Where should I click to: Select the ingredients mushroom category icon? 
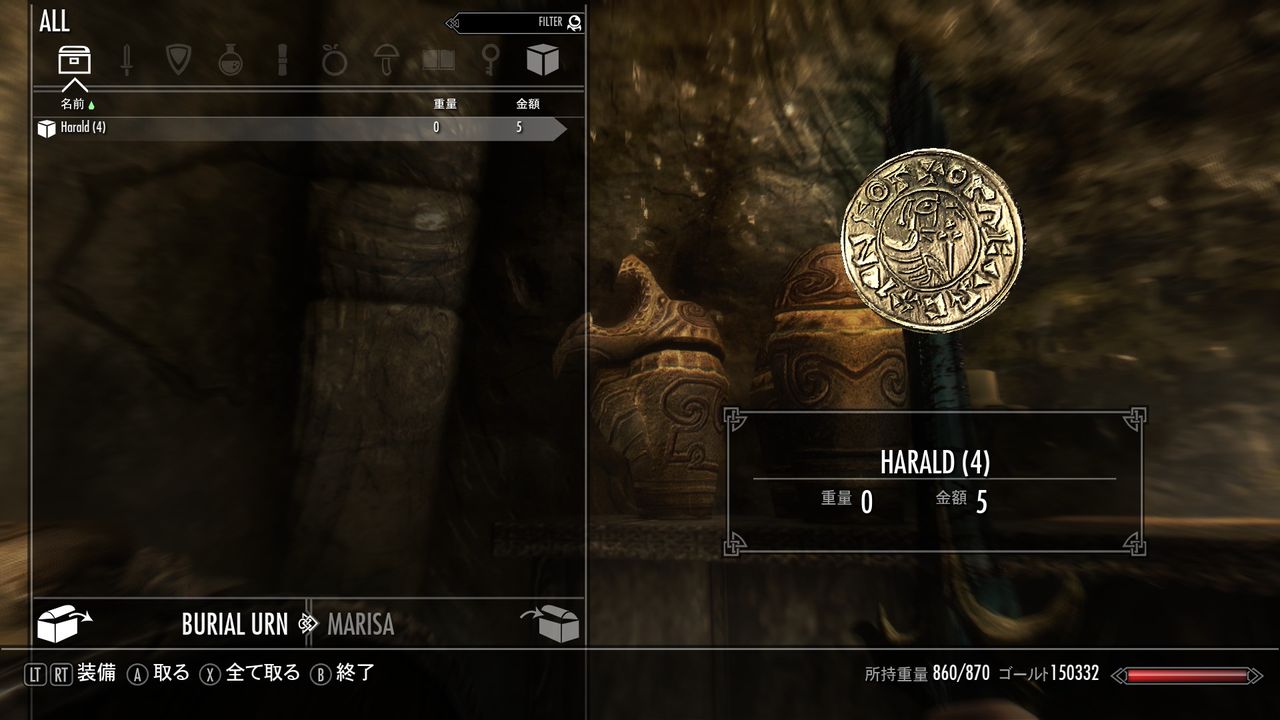point(387,60)
